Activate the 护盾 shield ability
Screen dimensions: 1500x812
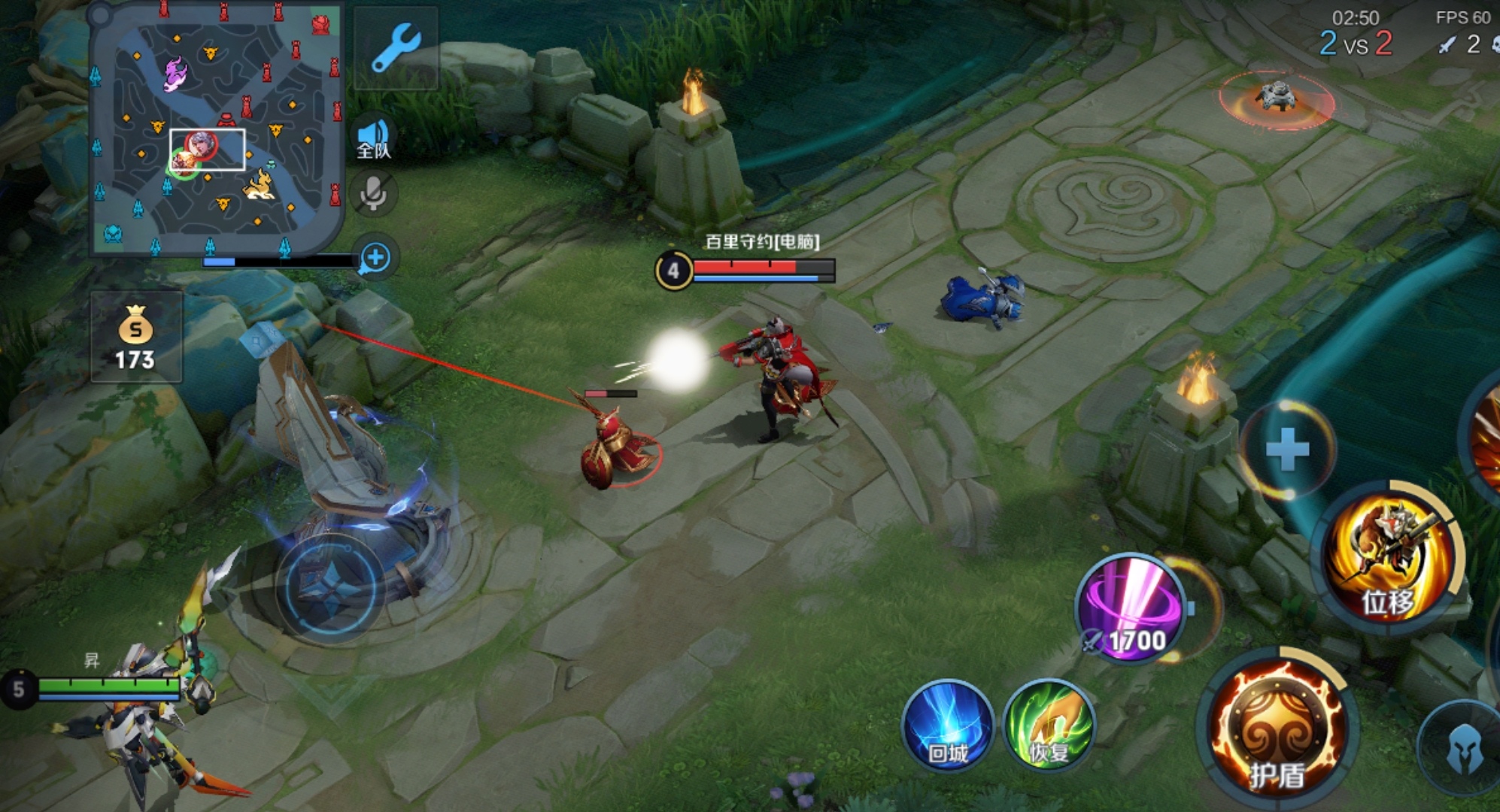pyautogui.click(x=1277, y=729)
